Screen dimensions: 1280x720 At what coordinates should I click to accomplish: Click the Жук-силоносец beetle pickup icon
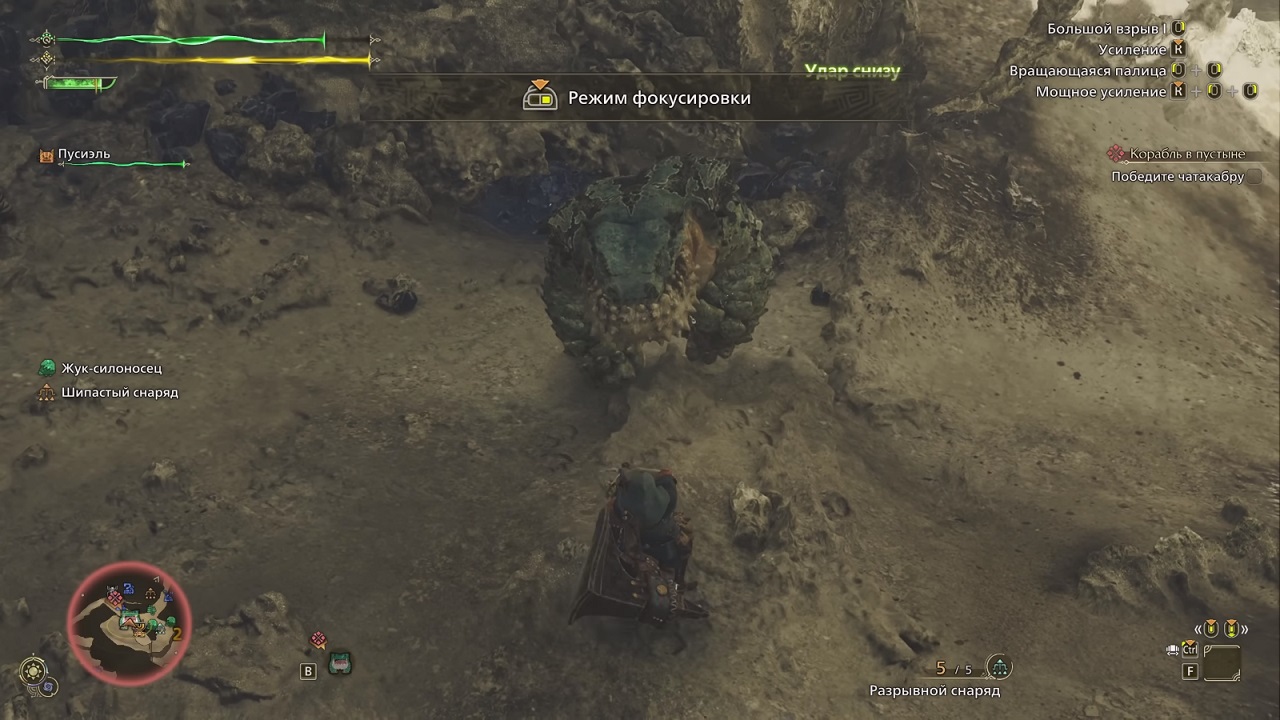46,368
